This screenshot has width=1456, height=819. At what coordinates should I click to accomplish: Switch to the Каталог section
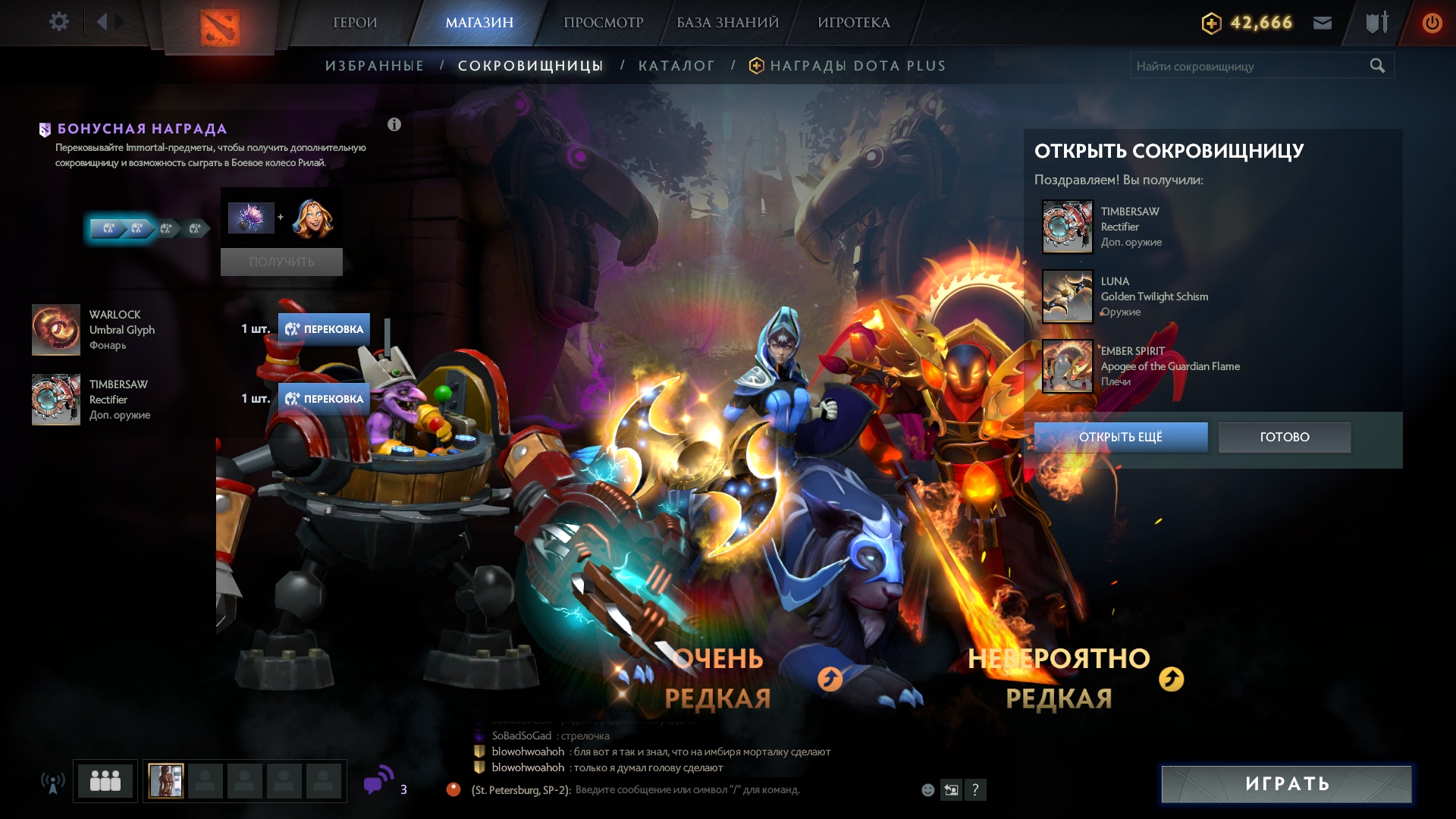click(x=676, y=66)
